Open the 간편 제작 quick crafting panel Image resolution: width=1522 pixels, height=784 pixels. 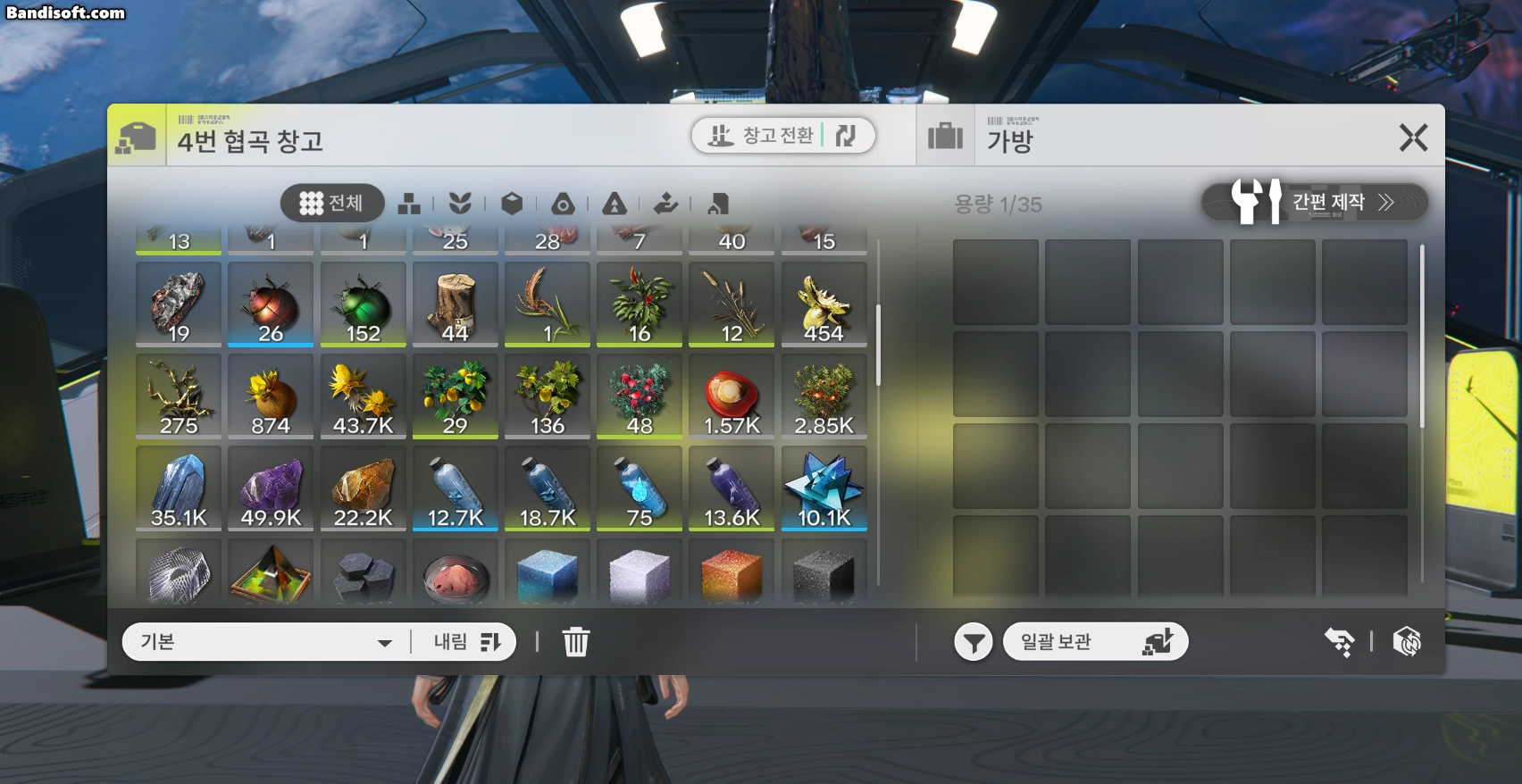click(x=1314, y=203)
